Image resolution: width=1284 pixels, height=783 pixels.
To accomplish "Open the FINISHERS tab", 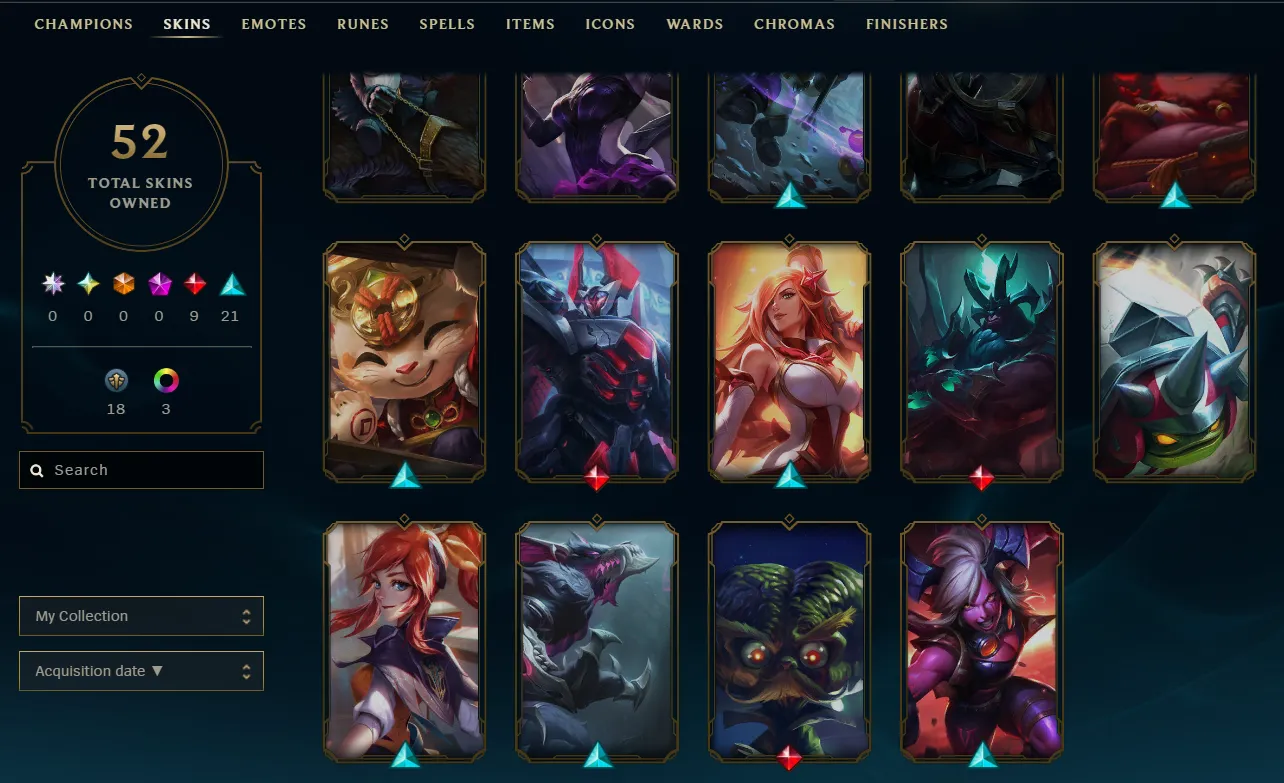I will (x=906, y=24).
